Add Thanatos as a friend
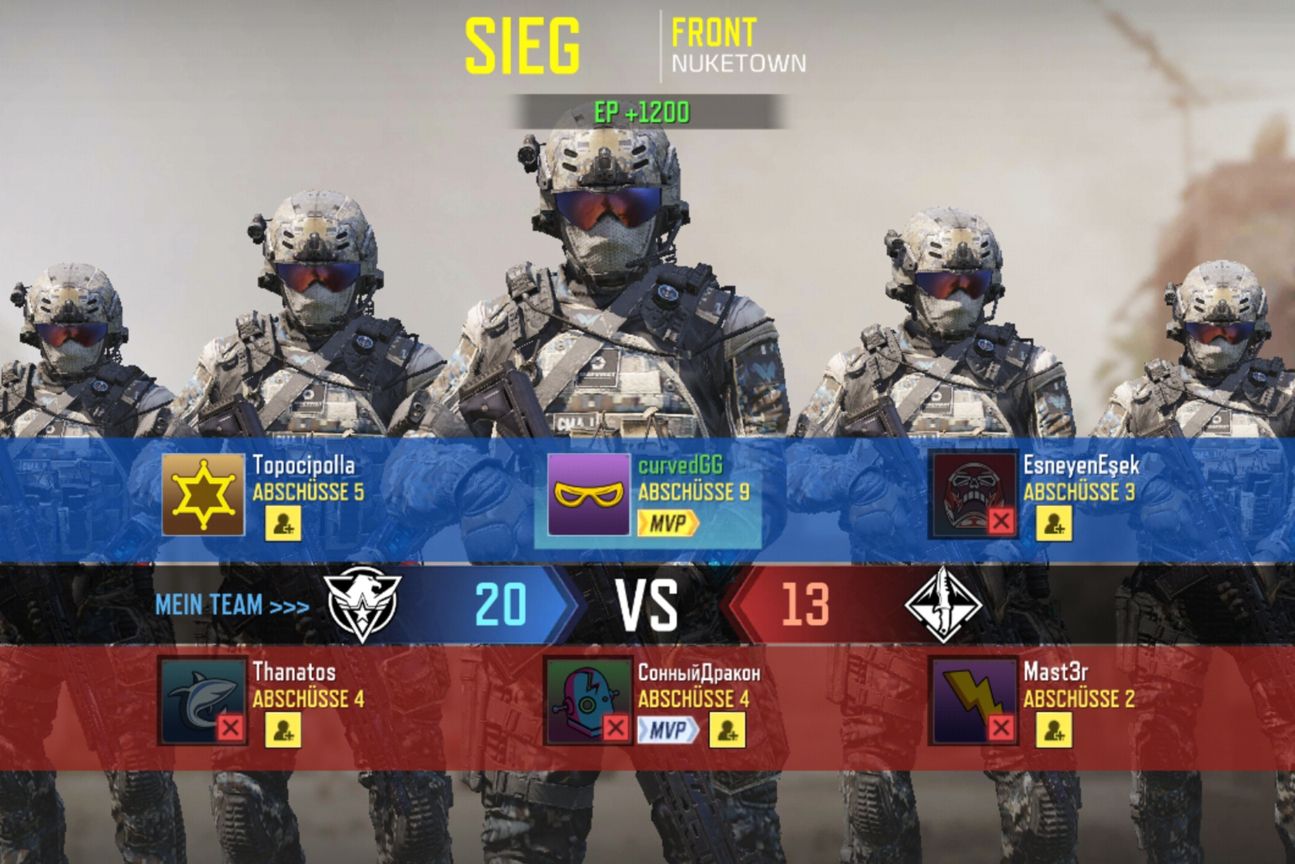The height and width of the screenshot is (864, 1295). tap(283, 730)
